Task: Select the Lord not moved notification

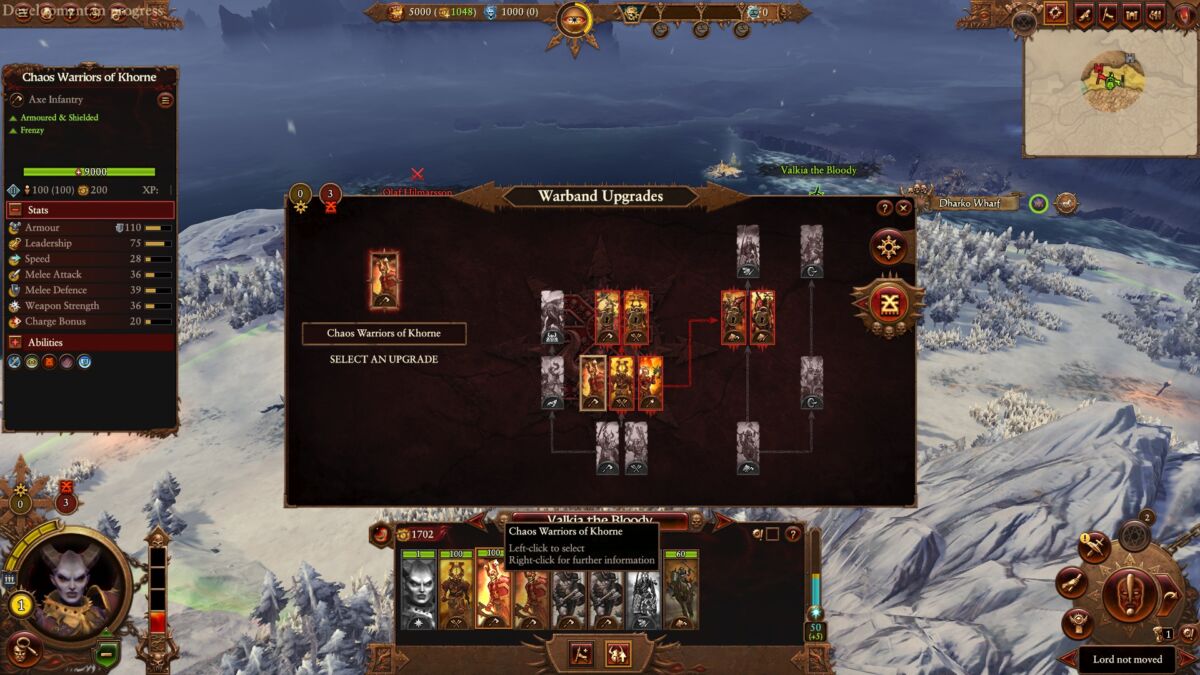Action: 1126,660
